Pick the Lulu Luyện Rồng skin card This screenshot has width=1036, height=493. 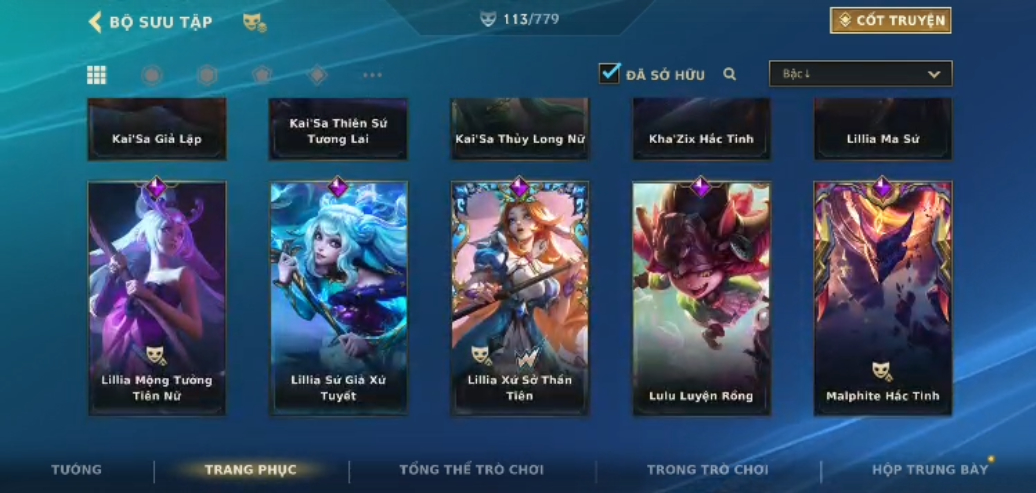click(701, 298)
